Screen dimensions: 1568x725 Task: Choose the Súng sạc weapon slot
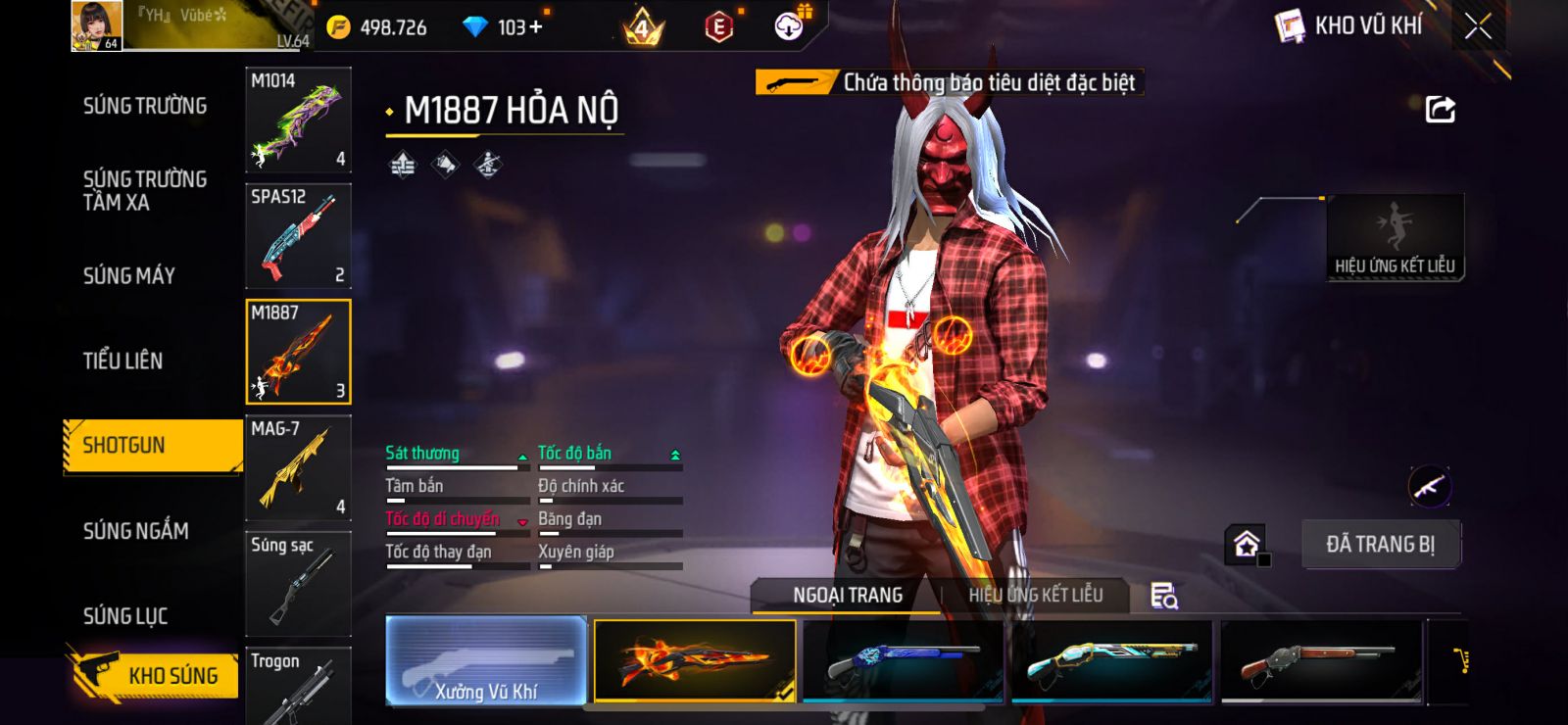point(298,583)
